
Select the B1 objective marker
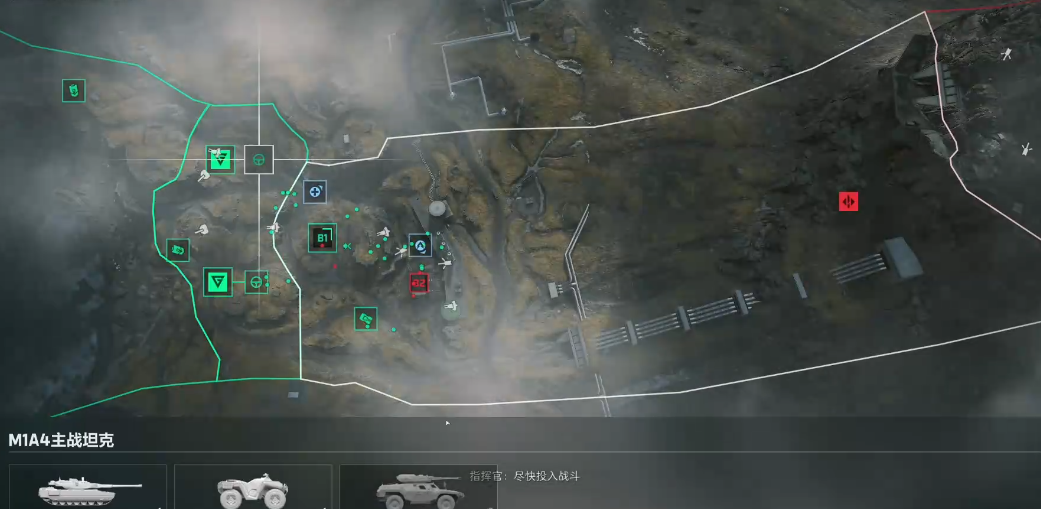pos(322,238)
